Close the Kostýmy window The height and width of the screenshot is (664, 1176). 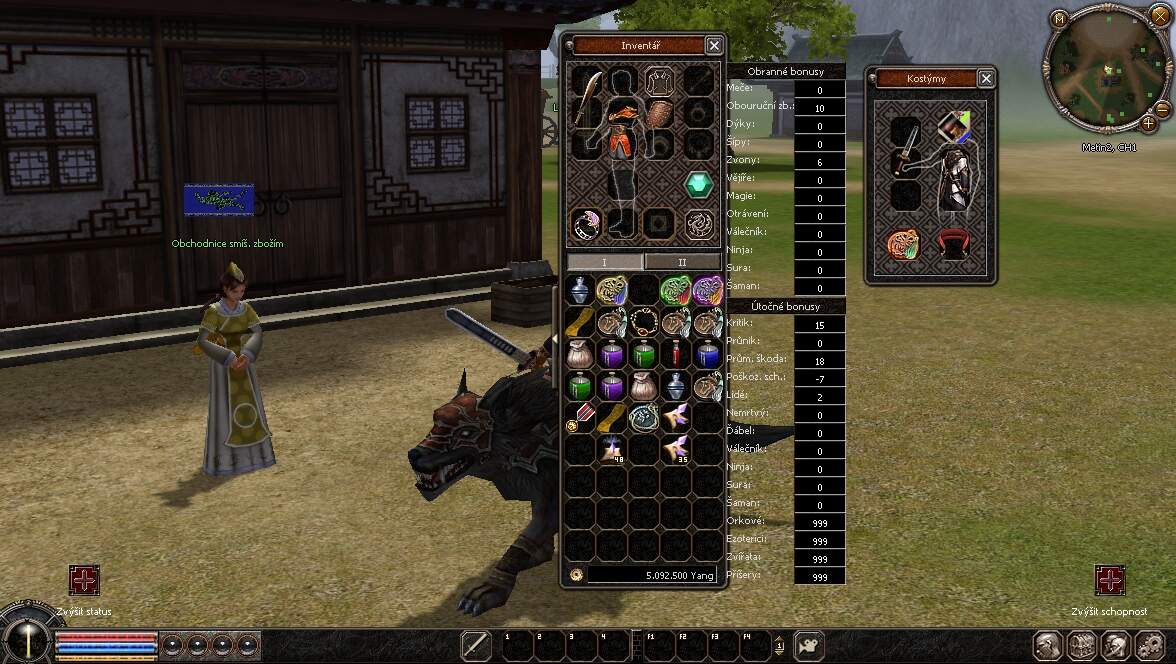(986, 78)
